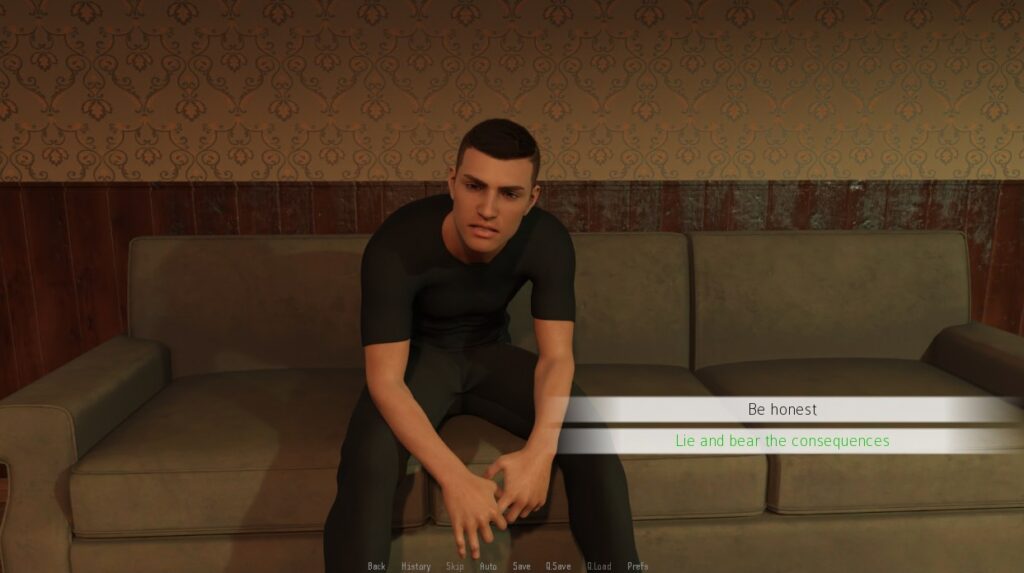Image resolution: width=1024 pixels, height=573 pixels.
Task: Toggle Auto-advance mode
Action: click(x=488, y=566)
